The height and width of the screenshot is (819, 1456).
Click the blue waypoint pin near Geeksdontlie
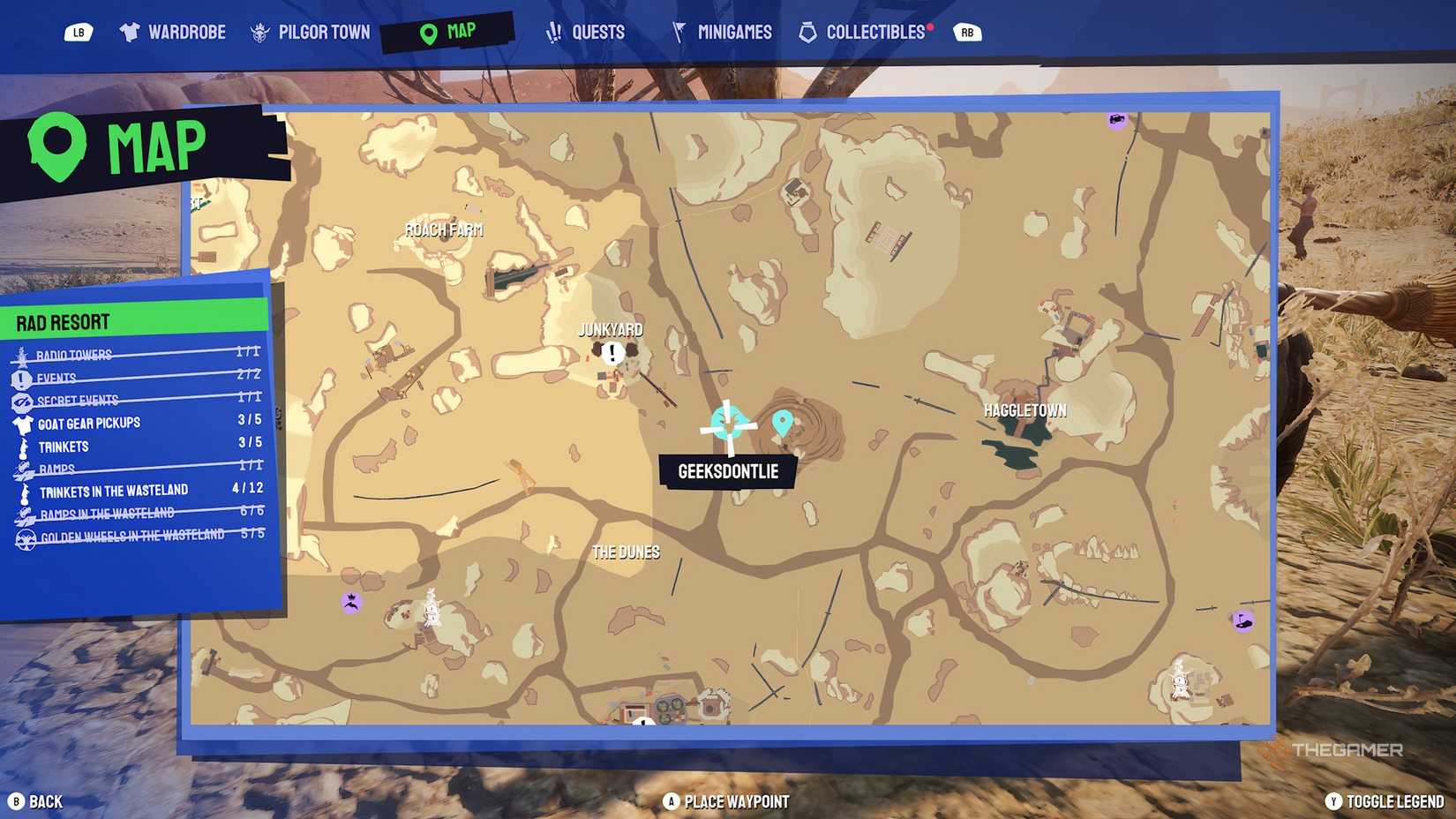pyautogui.click(x=784, y=423)
